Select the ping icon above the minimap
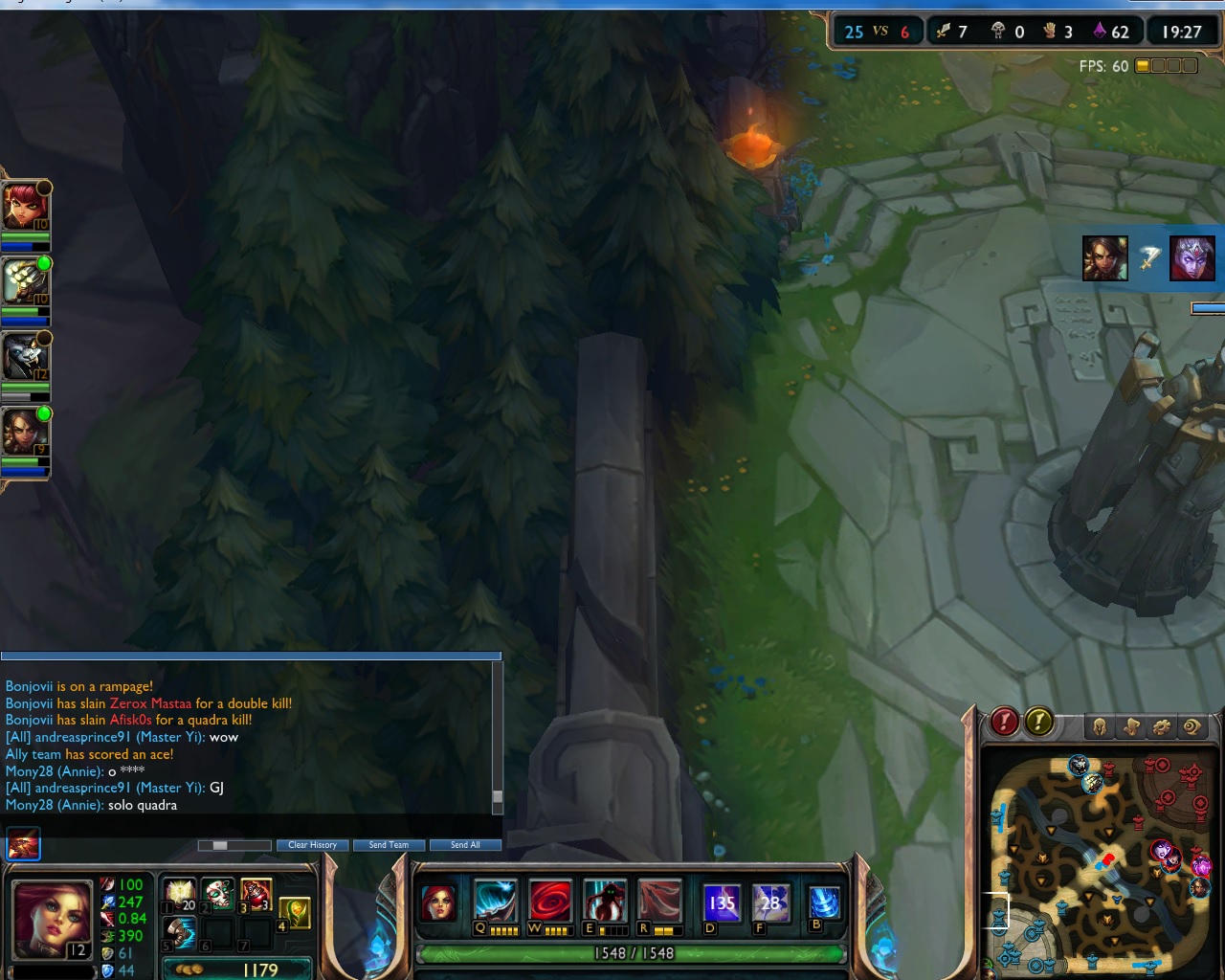The image size is (1225, 980). pyautogui.click(x=1129, y=725)
